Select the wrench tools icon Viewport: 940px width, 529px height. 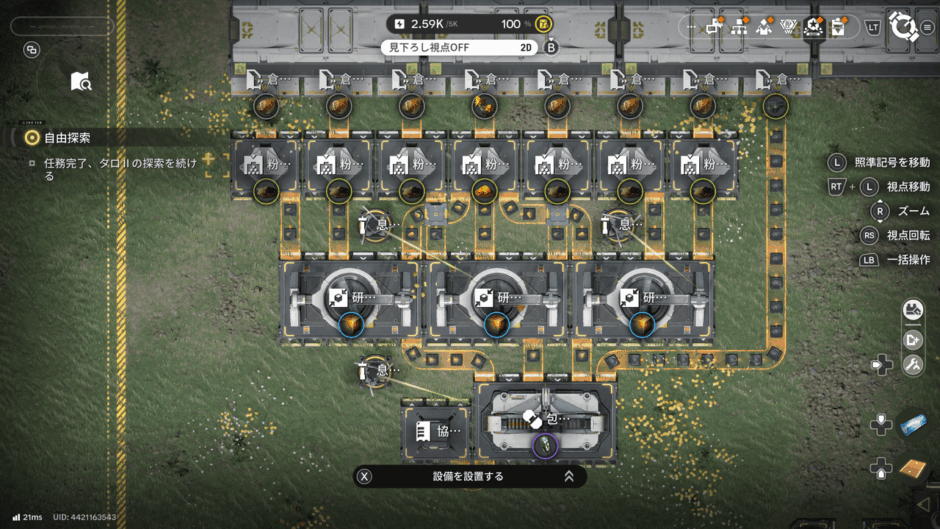pyautogui.click(x=912, y=365)
